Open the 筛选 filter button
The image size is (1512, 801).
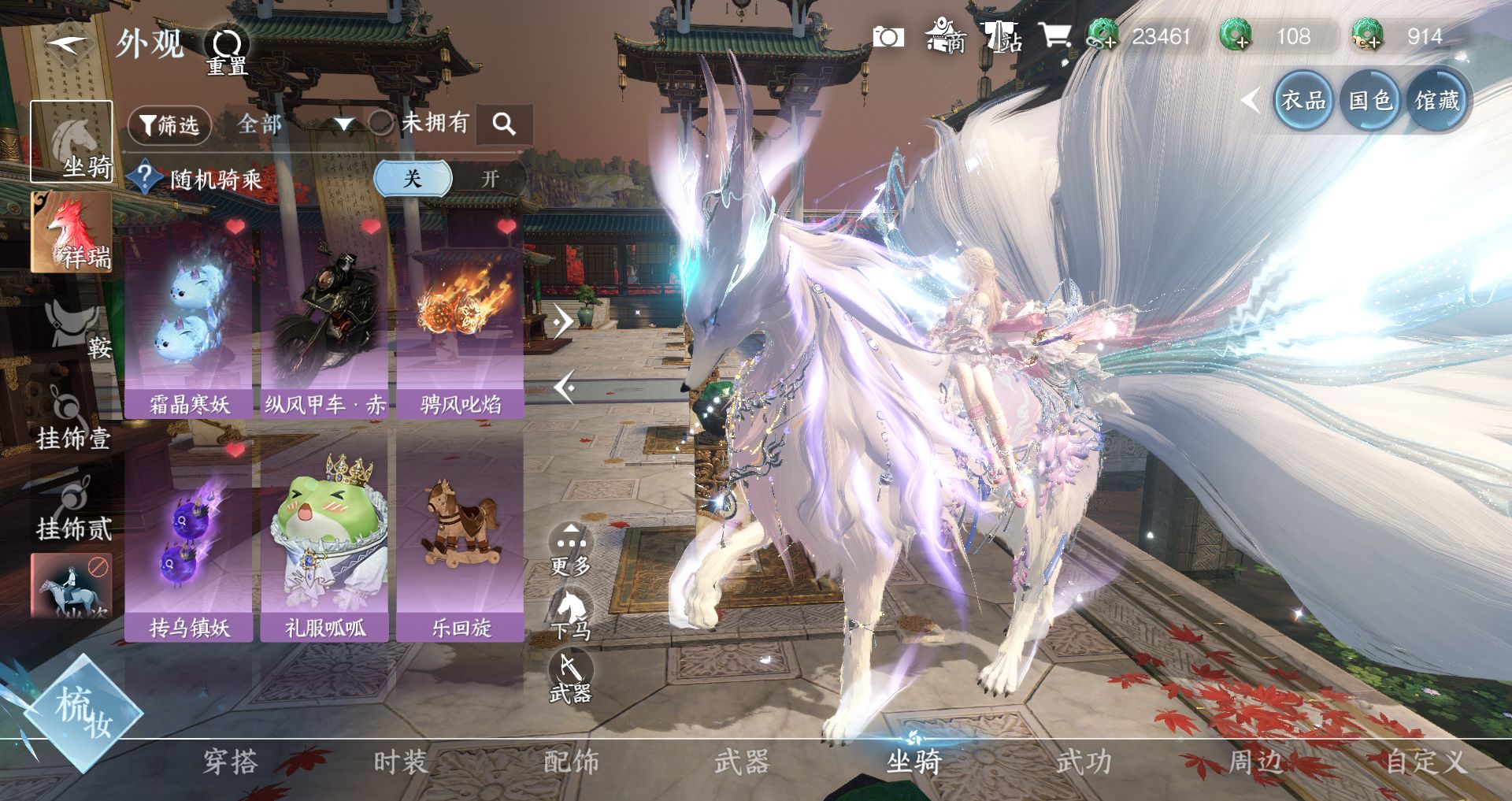169,124
